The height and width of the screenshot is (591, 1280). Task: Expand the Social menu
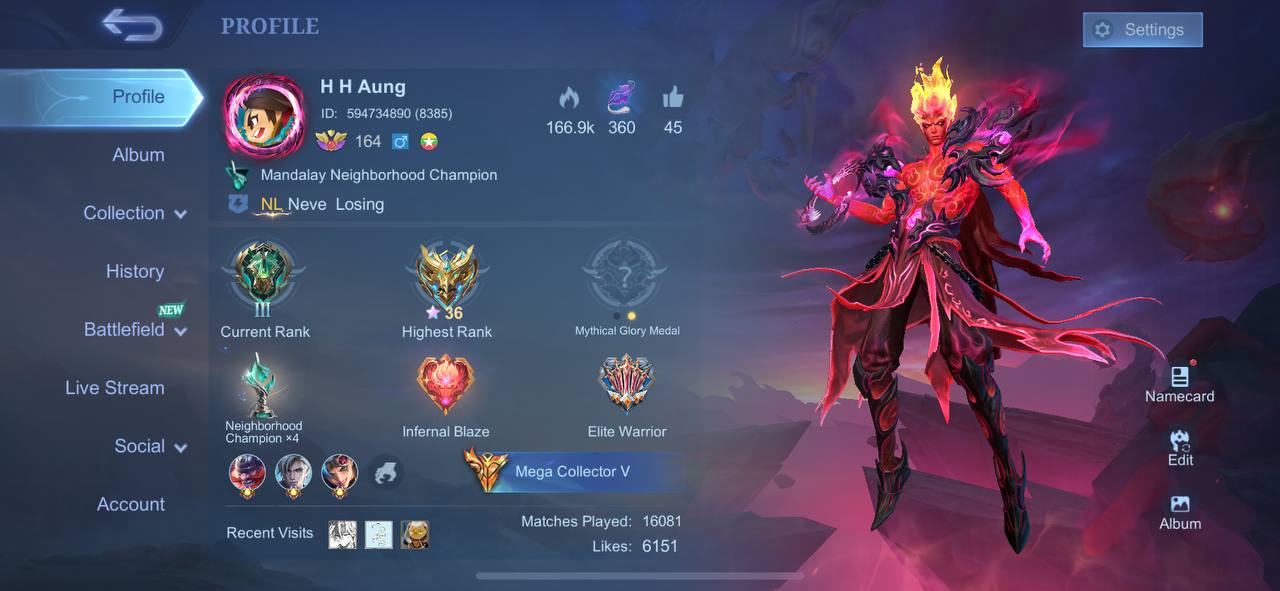point(150,446)
